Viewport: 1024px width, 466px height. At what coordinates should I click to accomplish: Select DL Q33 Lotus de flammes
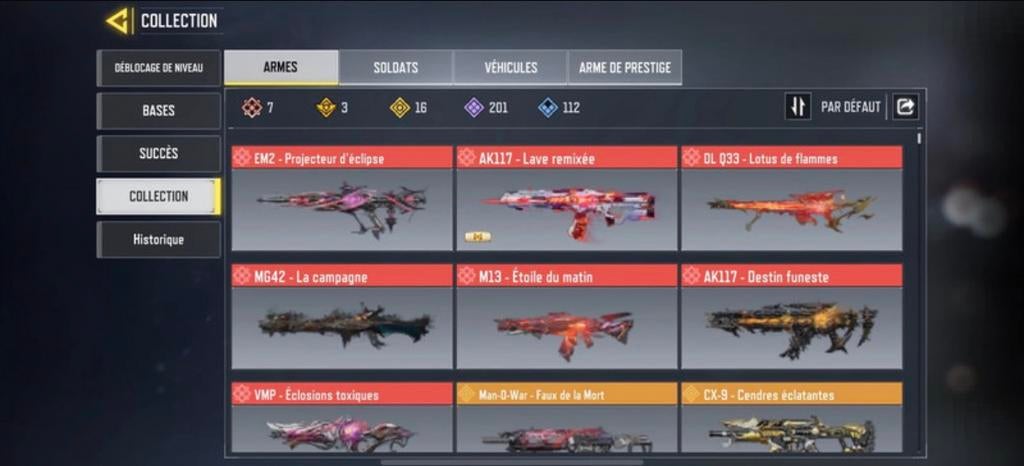pyautogui.click(x=791, y=199)
